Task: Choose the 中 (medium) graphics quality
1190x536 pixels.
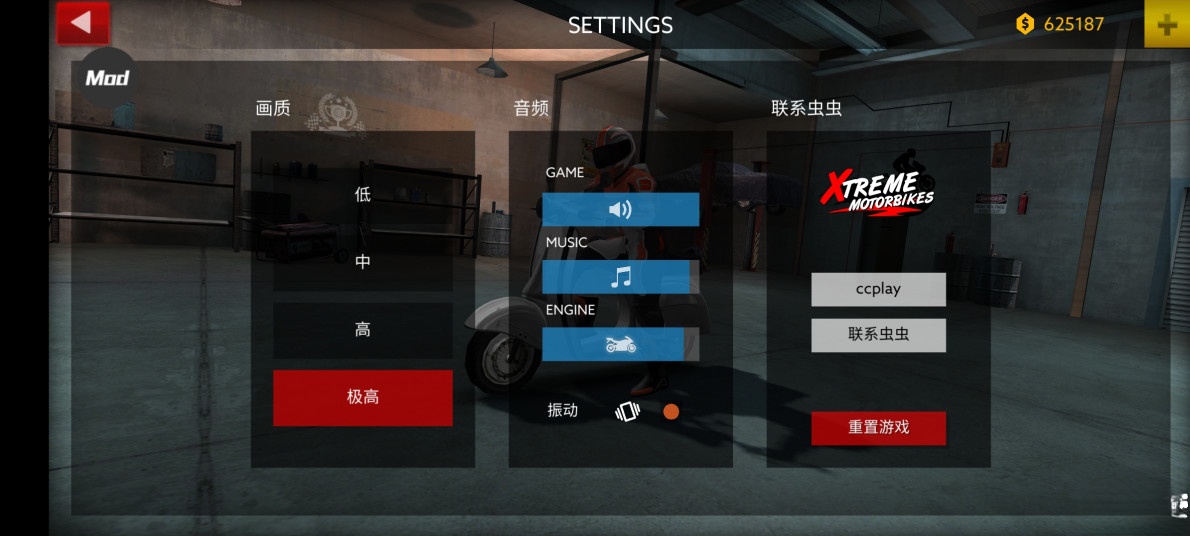Action: [362, 262]
